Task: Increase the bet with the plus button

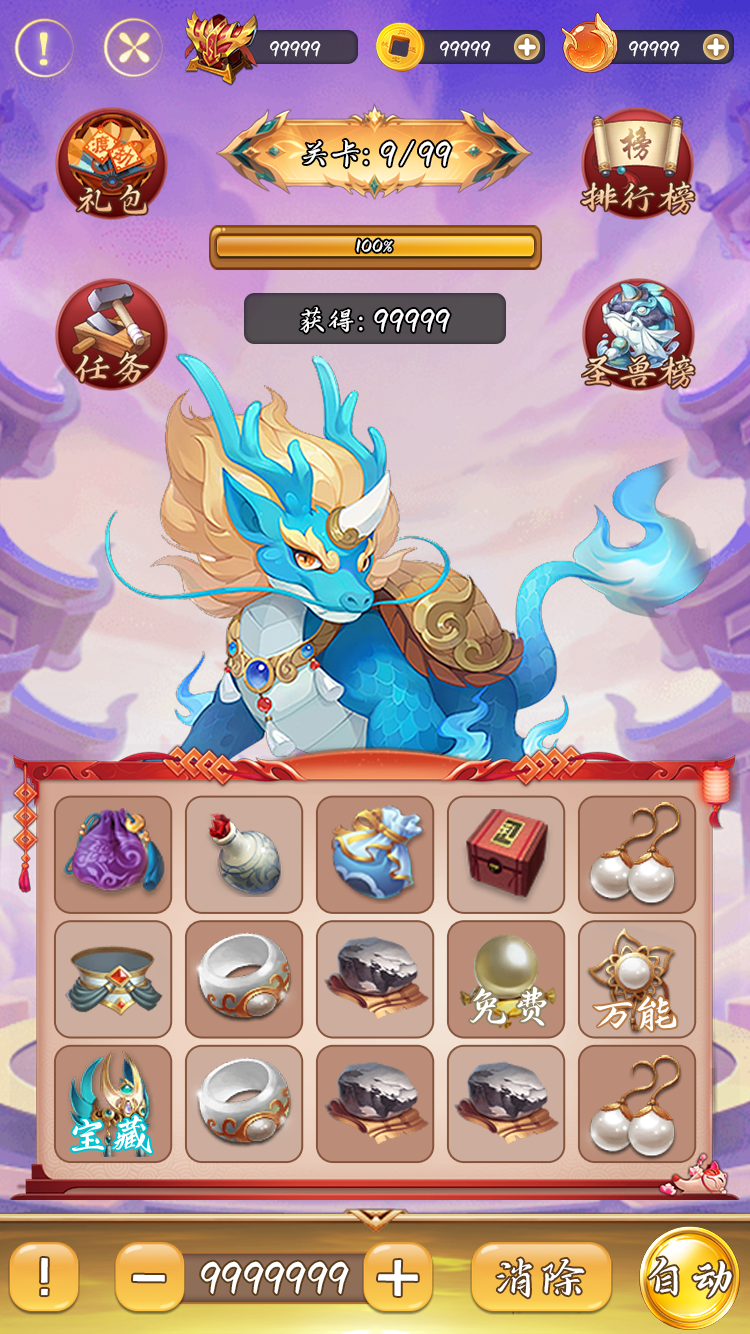Action: (398, 1277)
